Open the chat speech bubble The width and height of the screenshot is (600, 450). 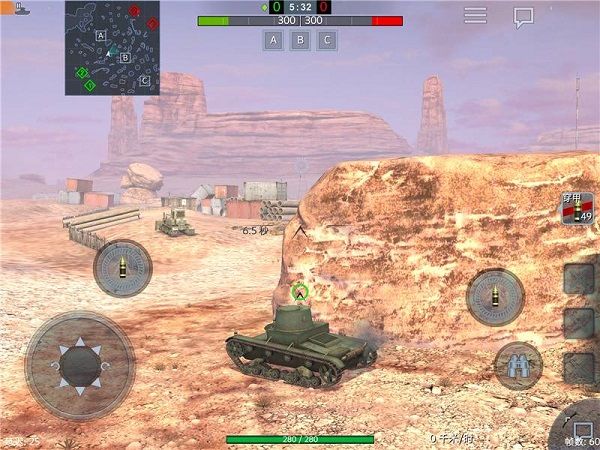pos(523,17)
